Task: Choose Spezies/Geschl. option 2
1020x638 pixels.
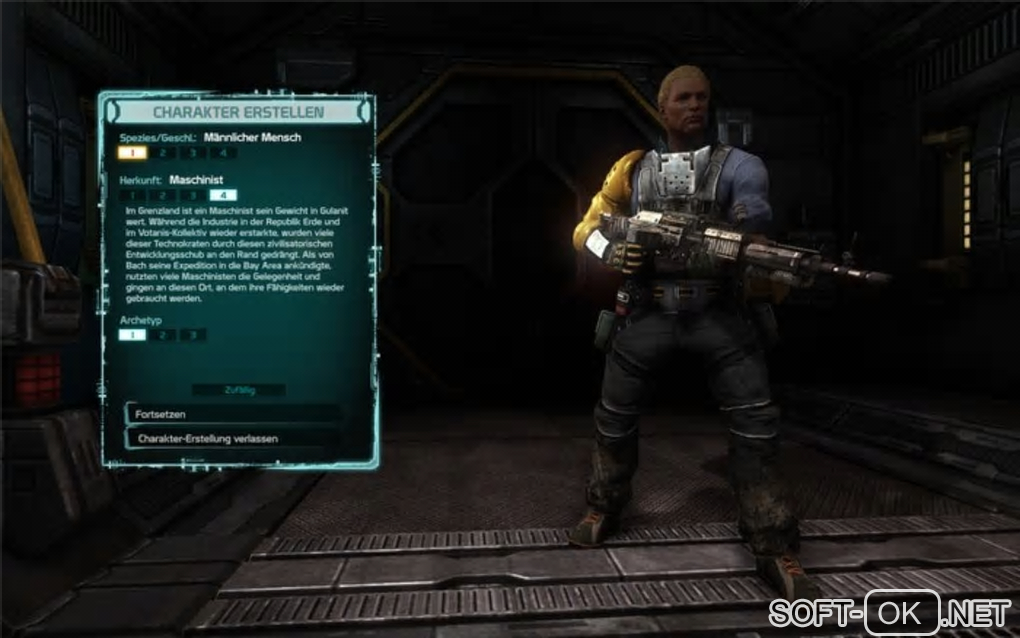Action: point(162,153)
